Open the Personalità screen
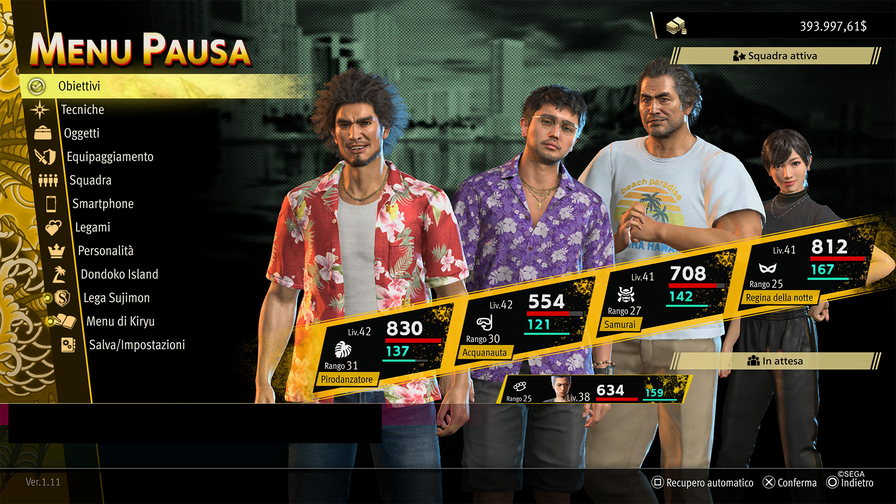 click(105, 251)
